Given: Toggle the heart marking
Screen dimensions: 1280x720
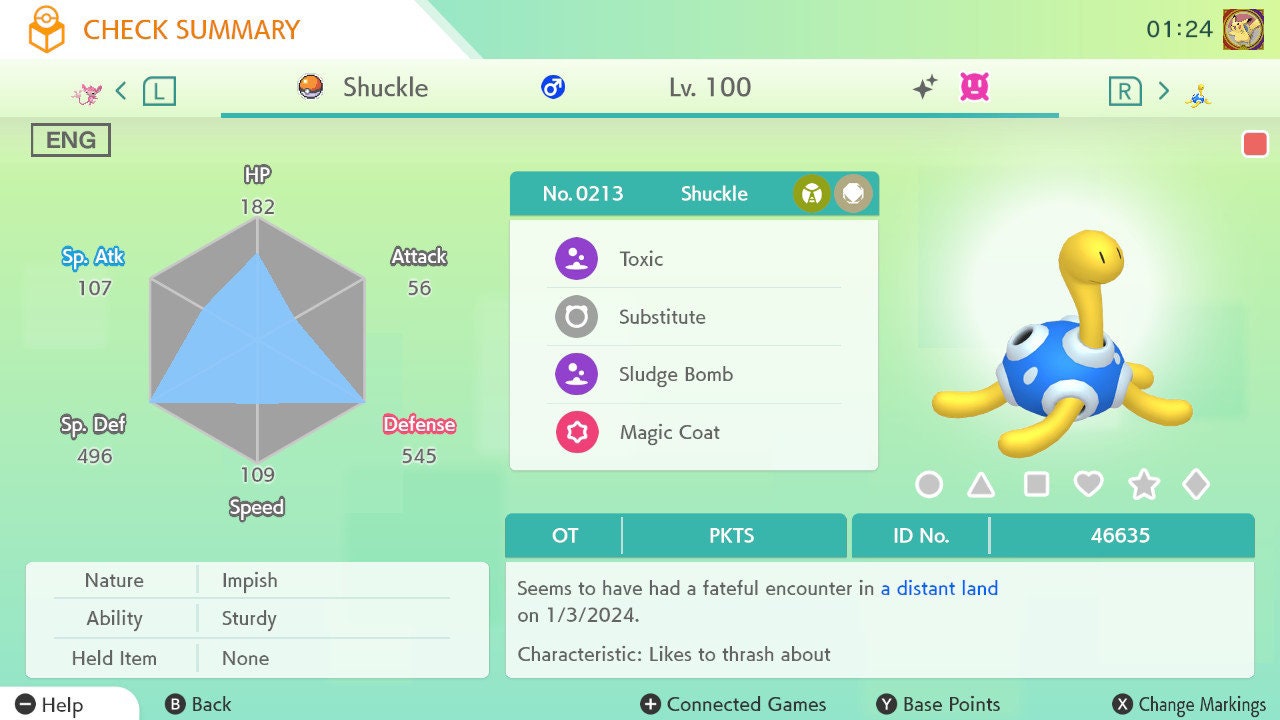Looking at the screenshot, I should click(1088, 485).
